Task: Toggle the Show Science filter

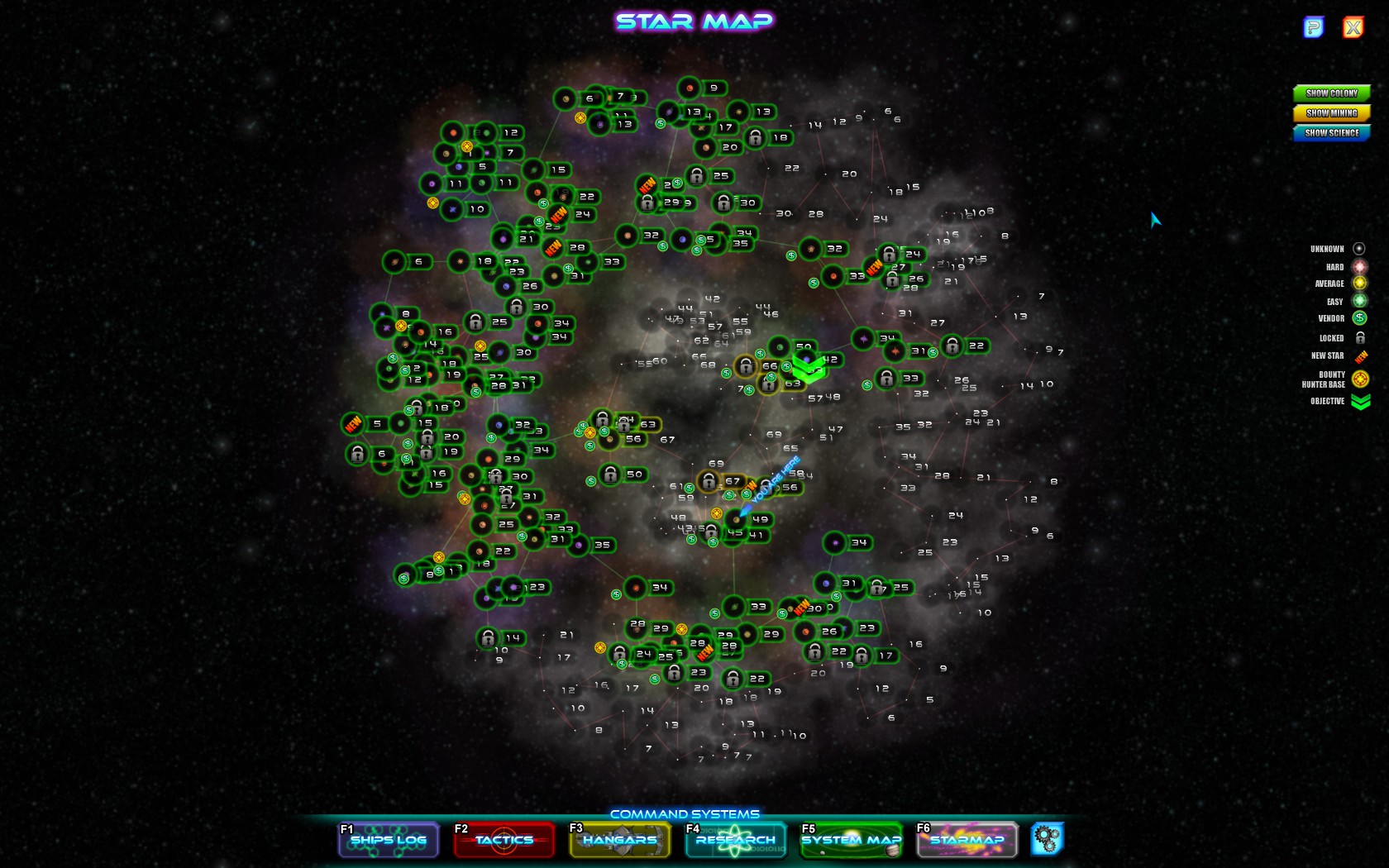Action: tap(1331, 133)
